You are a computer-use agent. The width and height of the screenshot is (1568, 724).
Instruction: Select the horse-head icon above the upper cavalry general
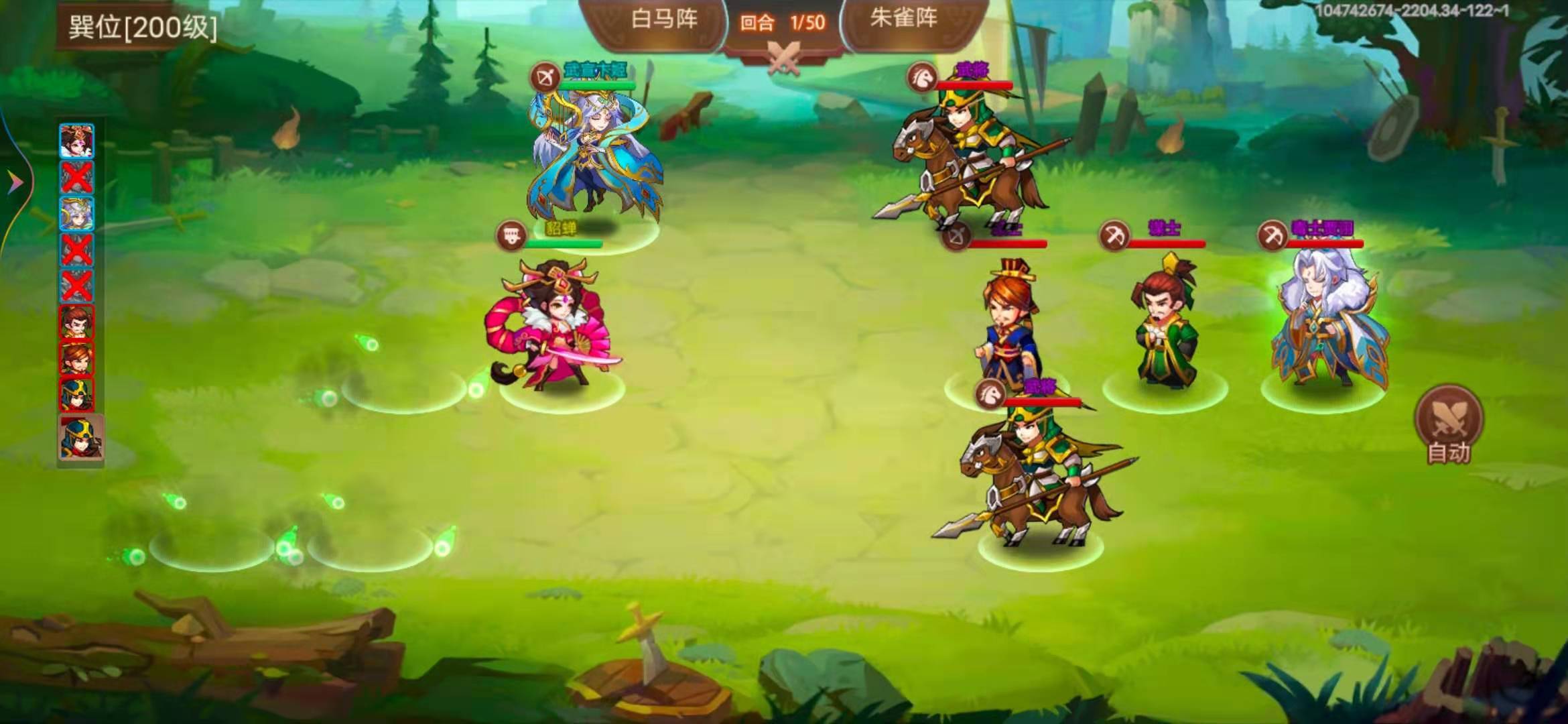point(923,78)
